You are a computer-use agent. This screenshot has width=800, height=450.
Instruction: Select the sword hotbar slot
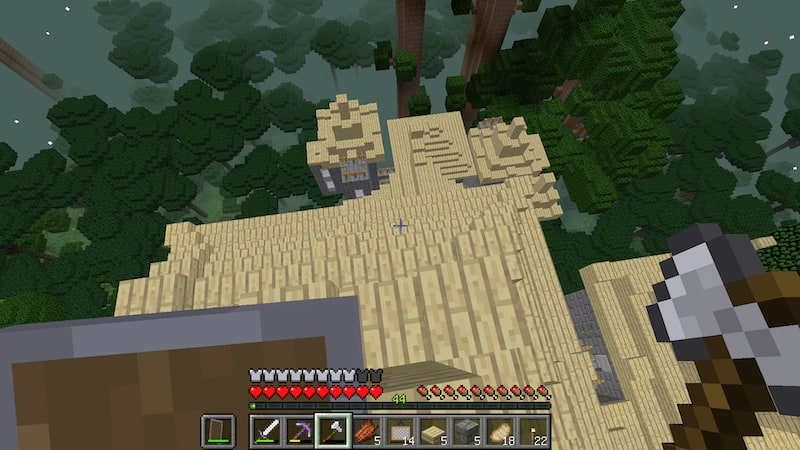coord(267,431)
